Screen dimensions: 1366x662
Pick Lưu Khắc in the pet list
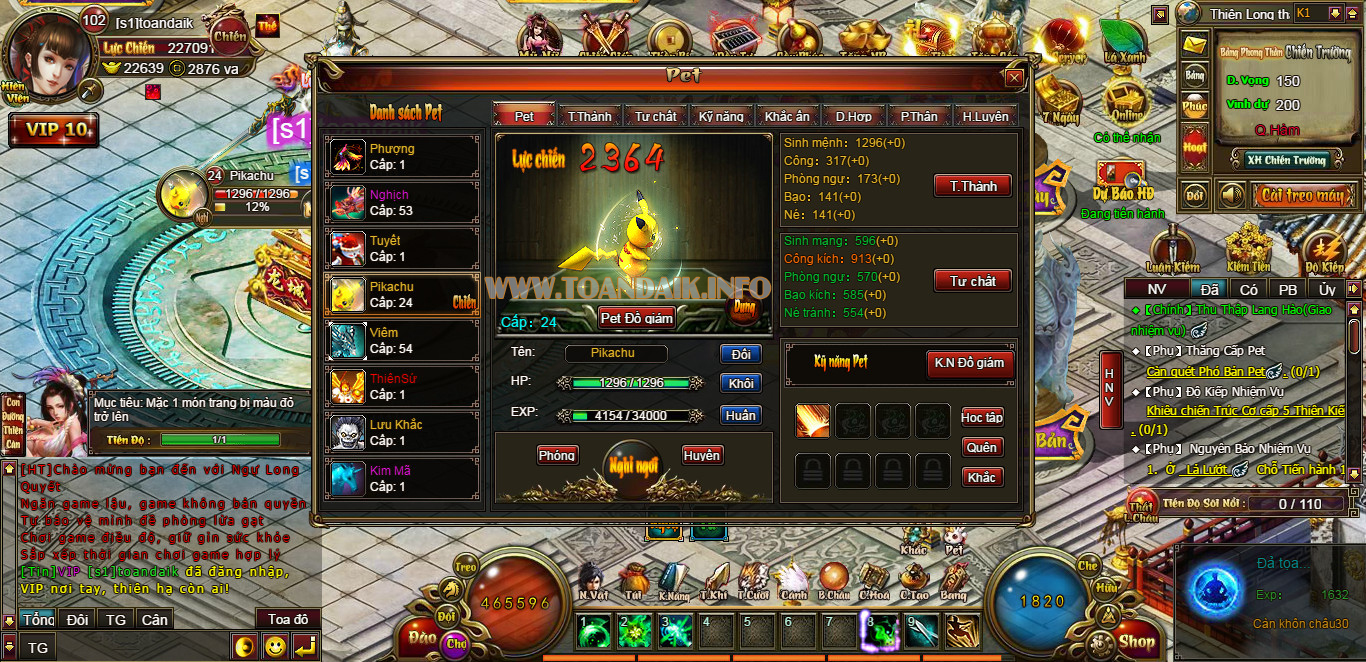[402, 433]
